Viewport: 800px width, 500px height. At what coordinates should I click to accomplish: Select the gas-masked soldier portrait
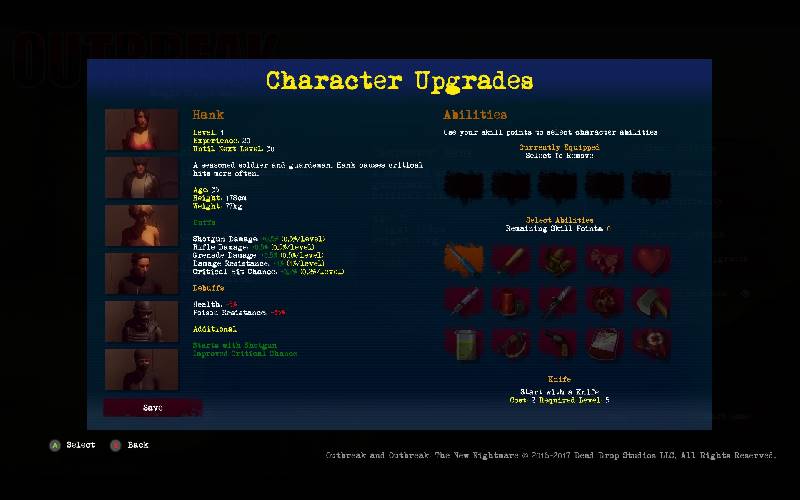[141, 321]
